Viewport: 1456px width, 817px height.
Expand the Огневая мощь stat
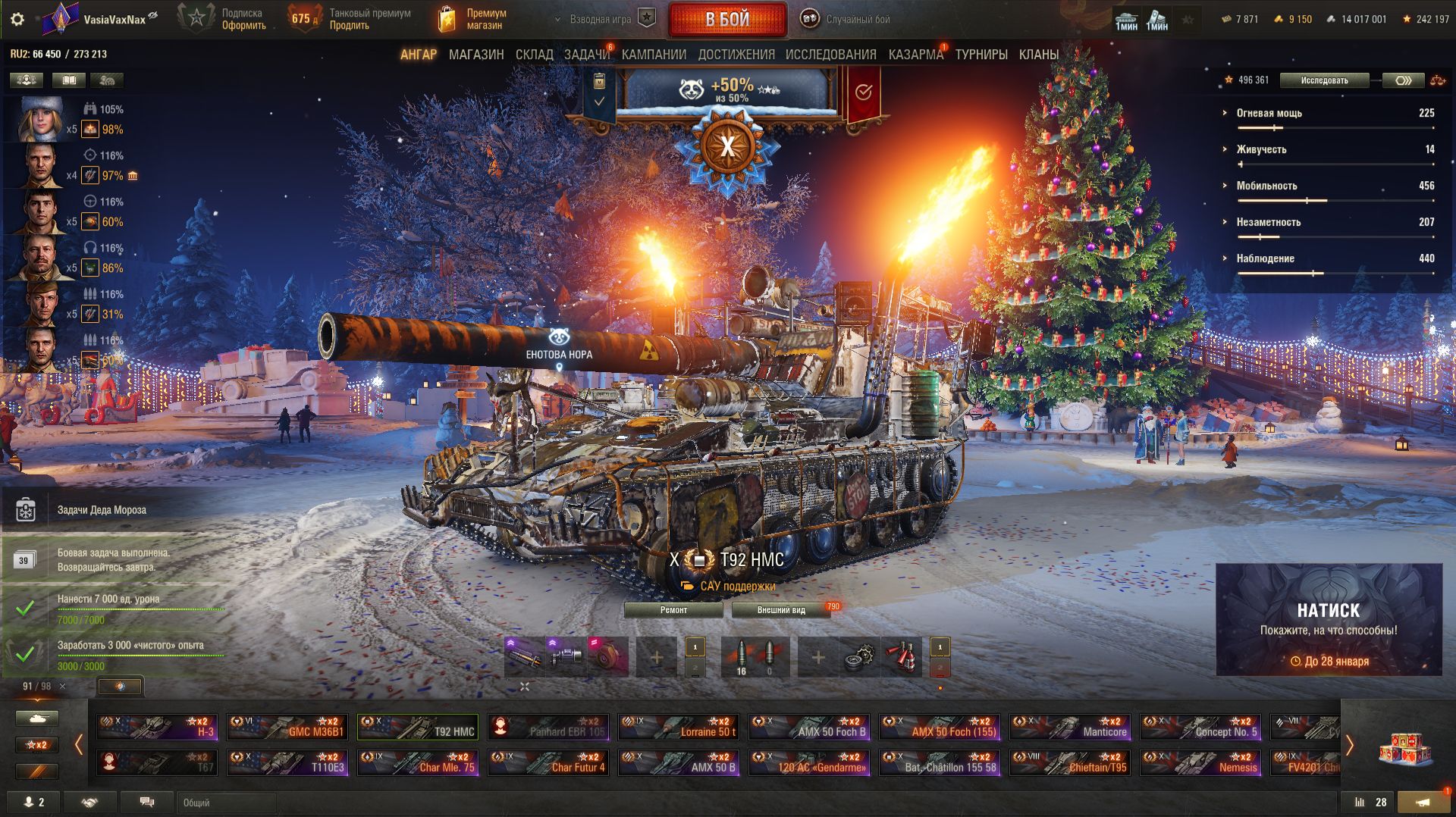1269,113
